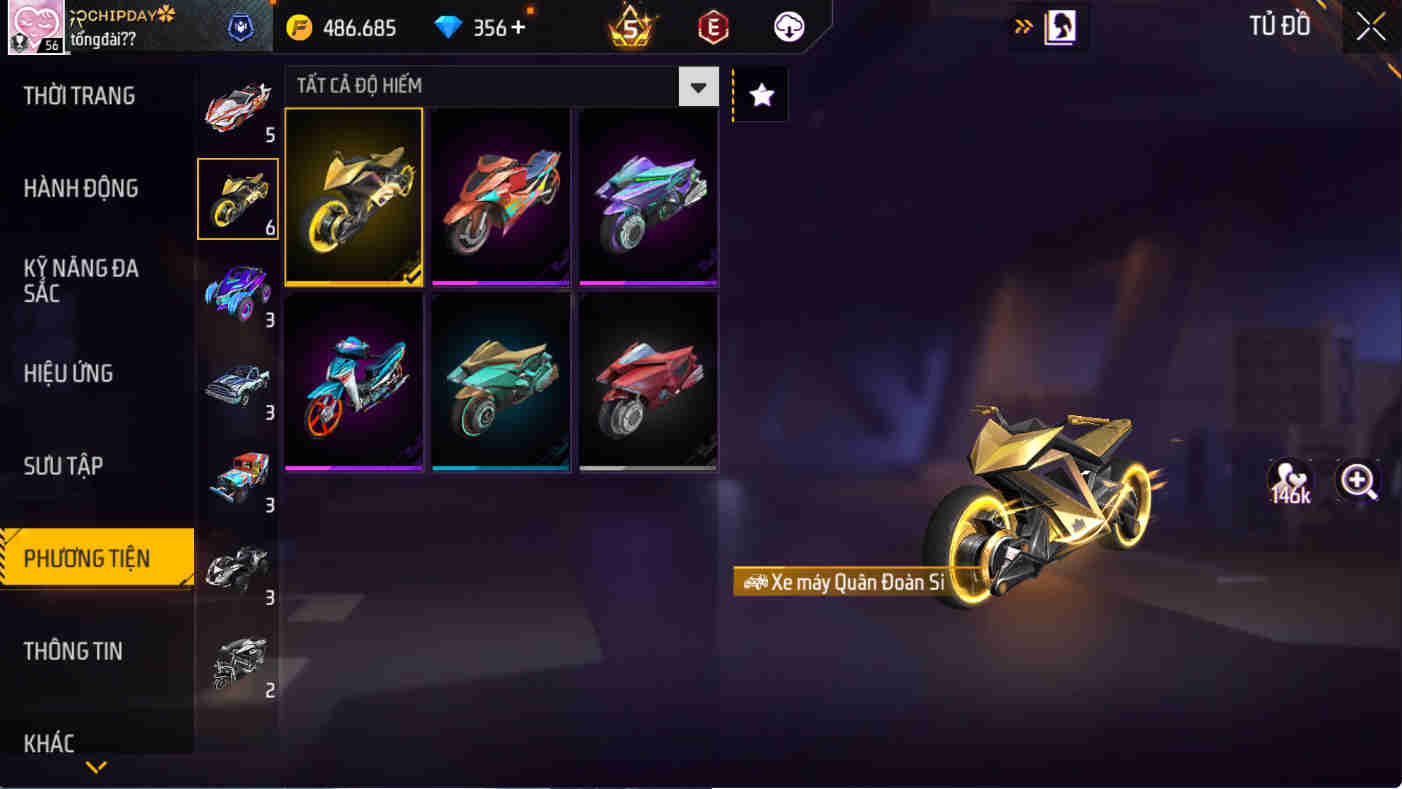Expand the right panel with the double-arrow chevron
The image size is (1402, 789).
pyautogui.click(x=1024, y=27)
